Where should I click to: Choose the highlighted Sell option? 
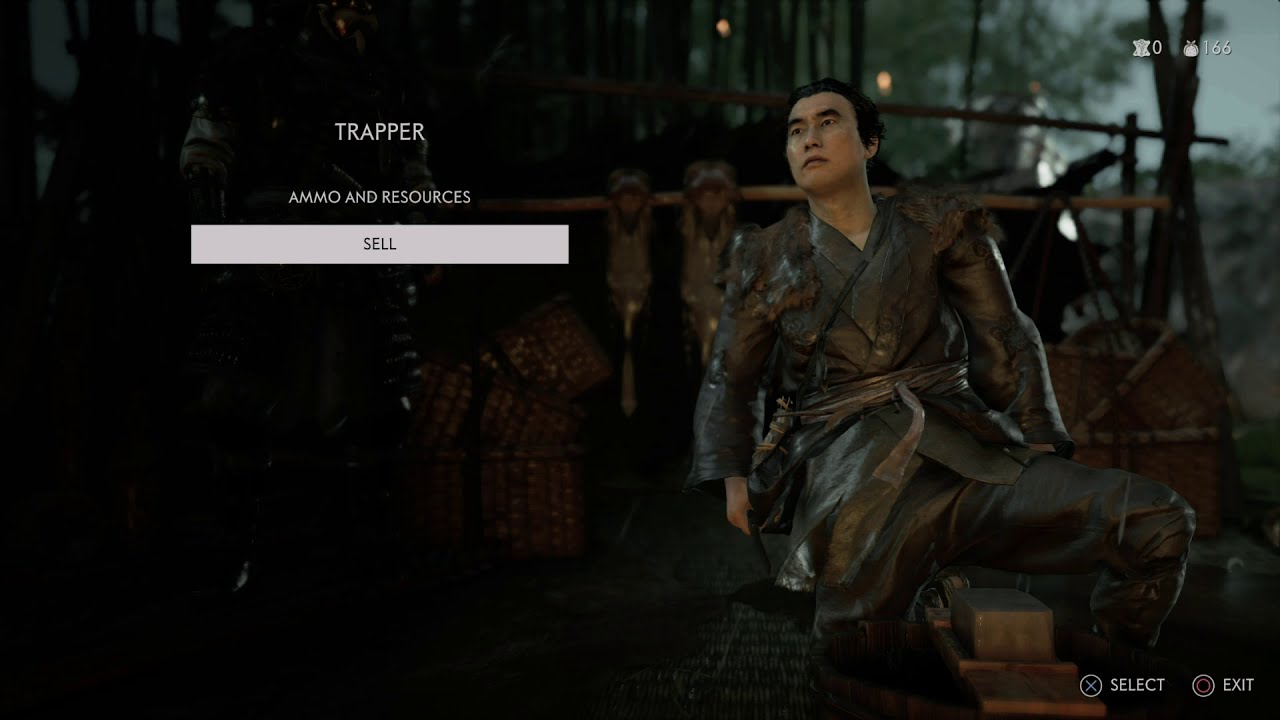click(x=379, y=244)
